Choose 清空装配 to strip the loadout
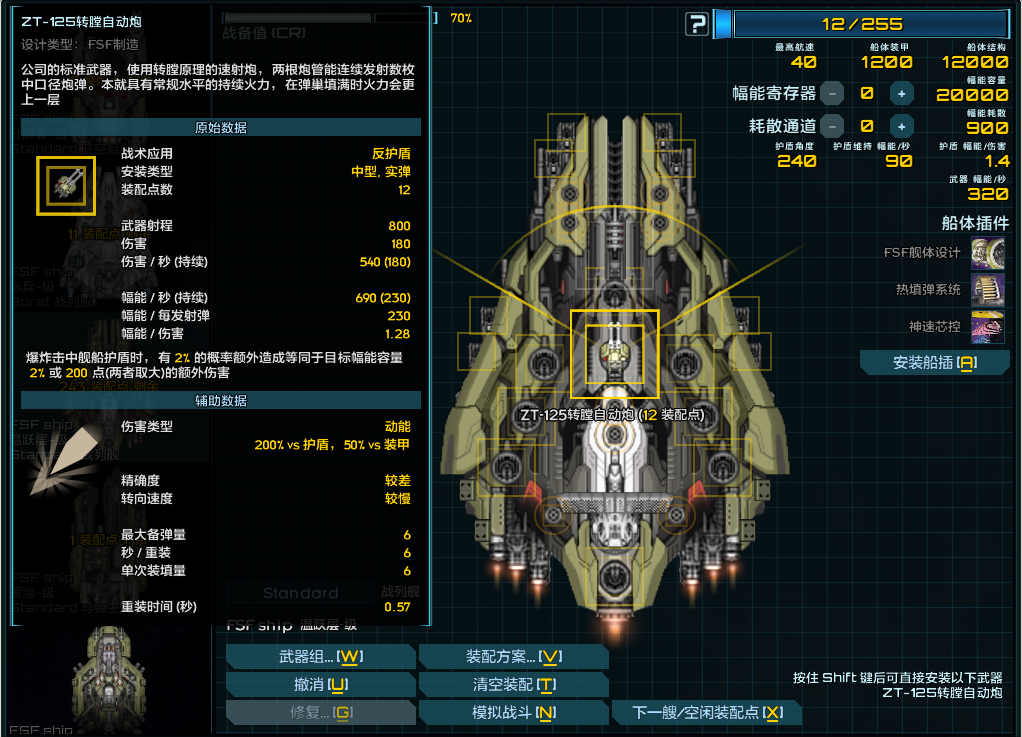The image size is (1022, 737). pyautogui.click(x=514, y=685)
